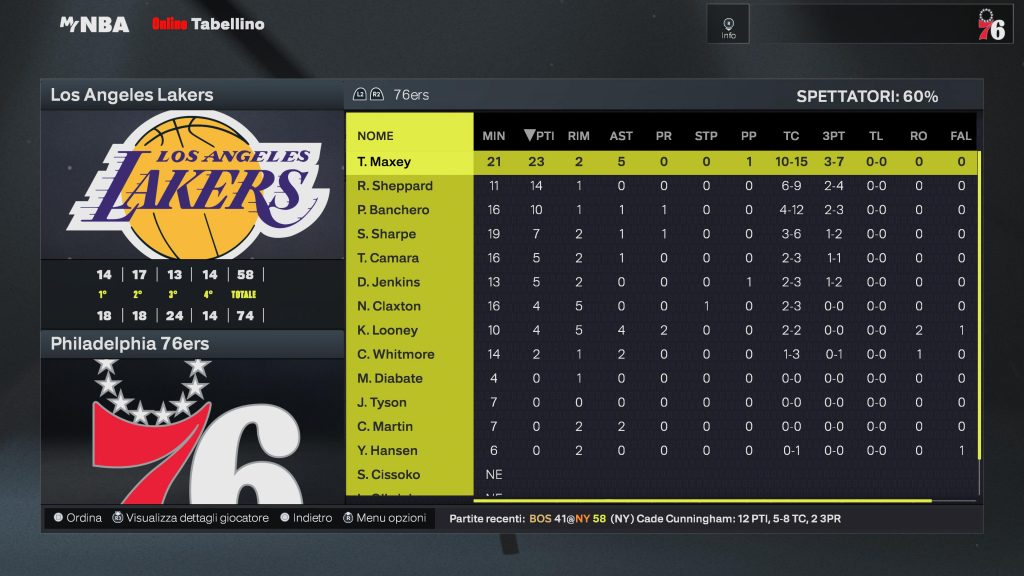Select P. Banchero's stat row
Viewport: 1024px width, 576px height.
[393, 210]
